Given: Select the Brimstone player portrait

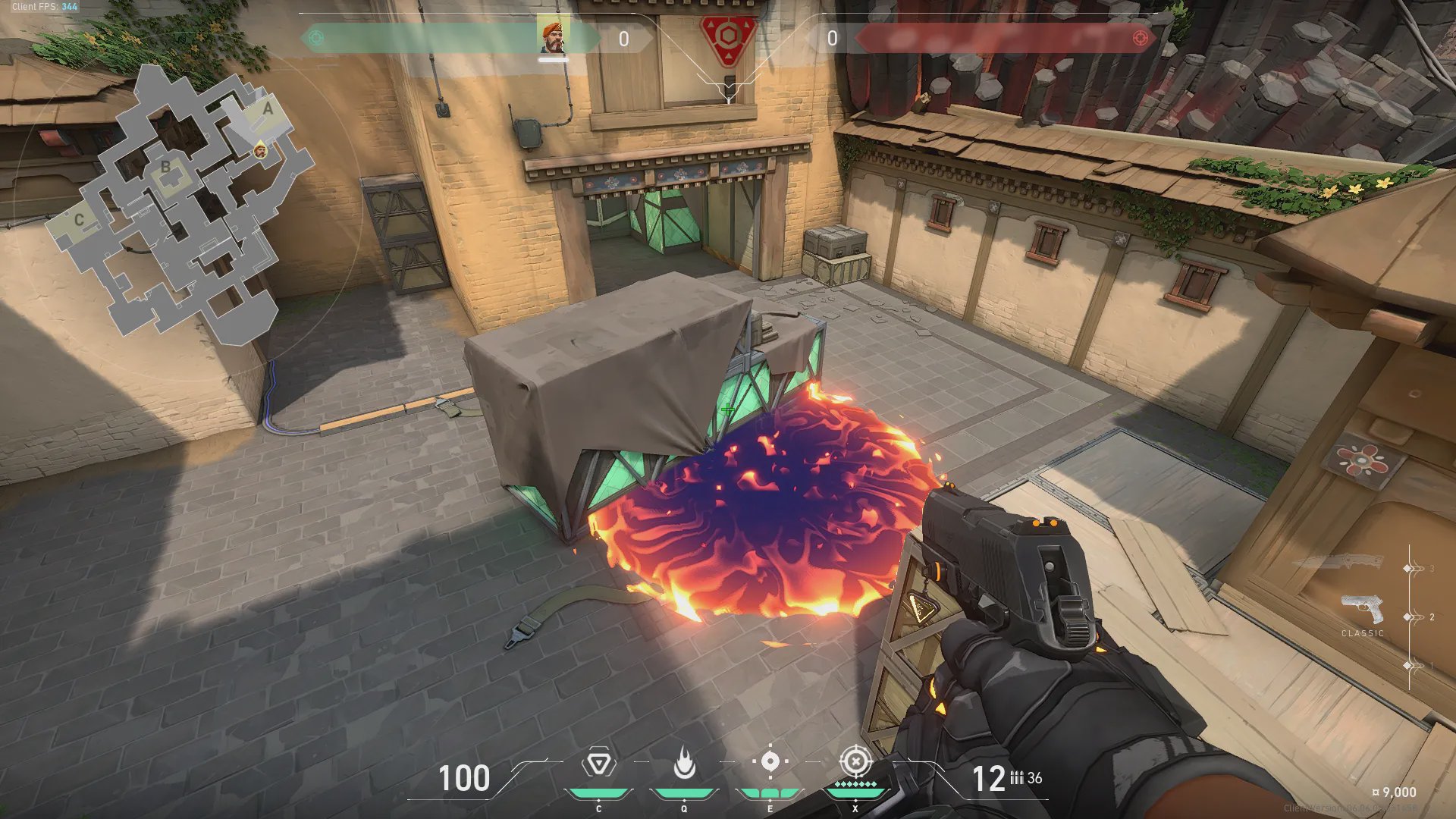Looking at the screenshot, I should coord(553,36).
